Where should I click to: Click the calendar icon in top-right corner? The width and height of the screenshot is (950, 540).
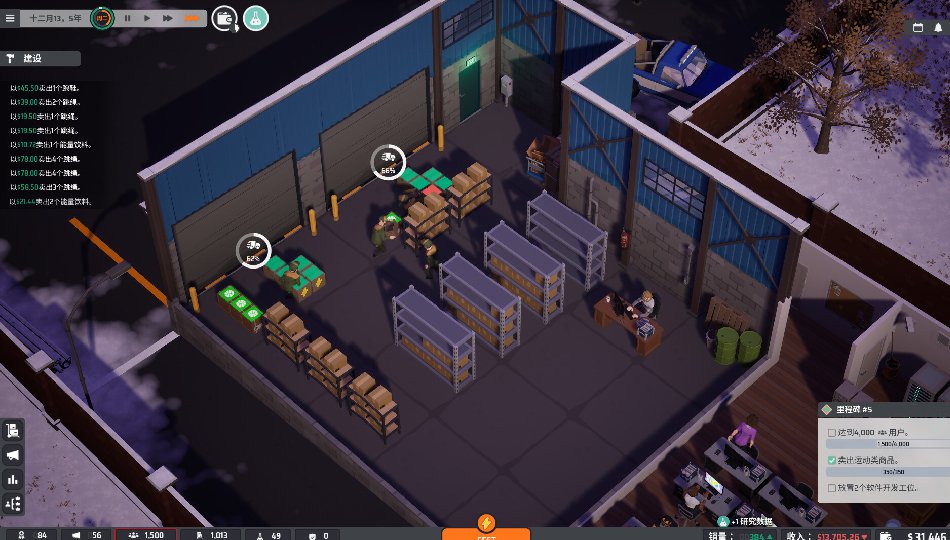click(918, 28)
